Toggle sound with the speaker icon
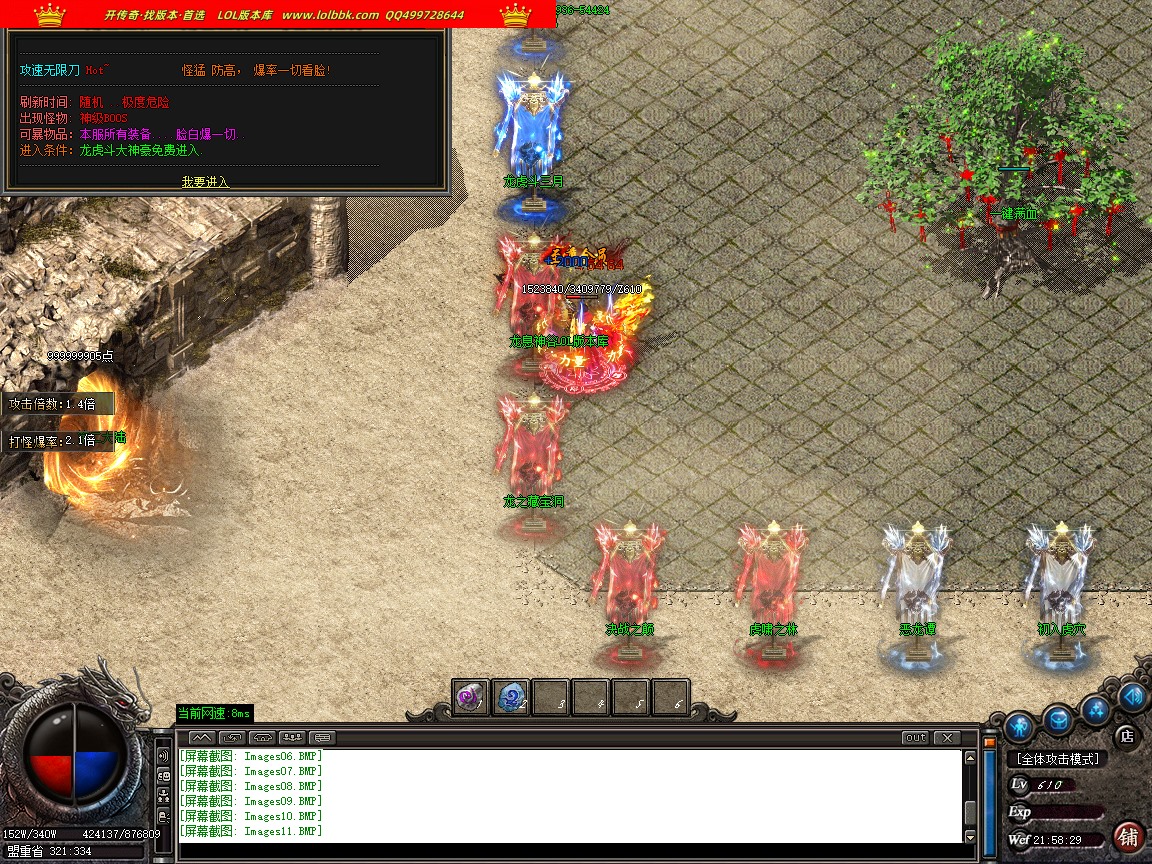The width and height of the screenshot is (1152, 864). [1131, 697]
